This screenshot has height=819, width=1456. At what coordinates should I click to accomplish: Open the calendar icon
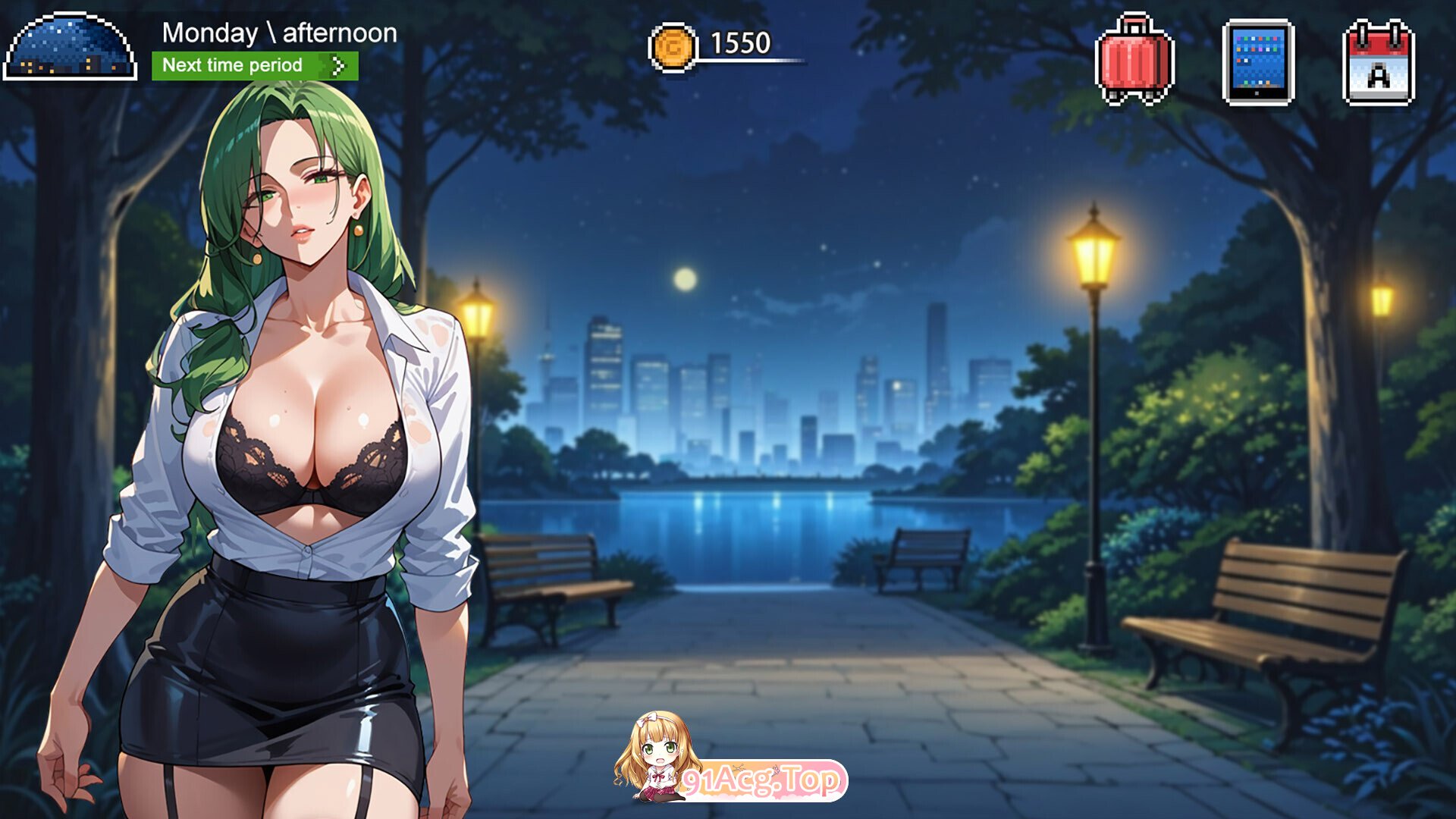[x=1378, y=62]
